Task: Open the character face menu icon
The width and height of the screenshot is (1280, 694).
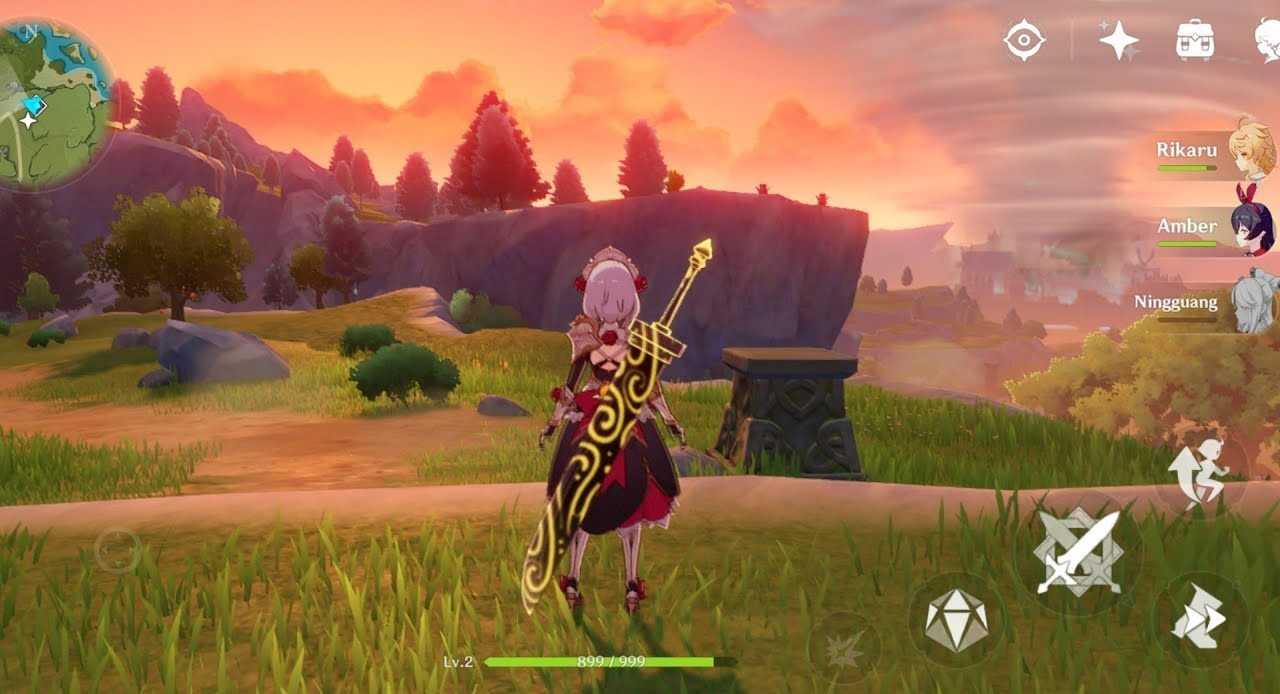Action: (x=1268, y=41)
